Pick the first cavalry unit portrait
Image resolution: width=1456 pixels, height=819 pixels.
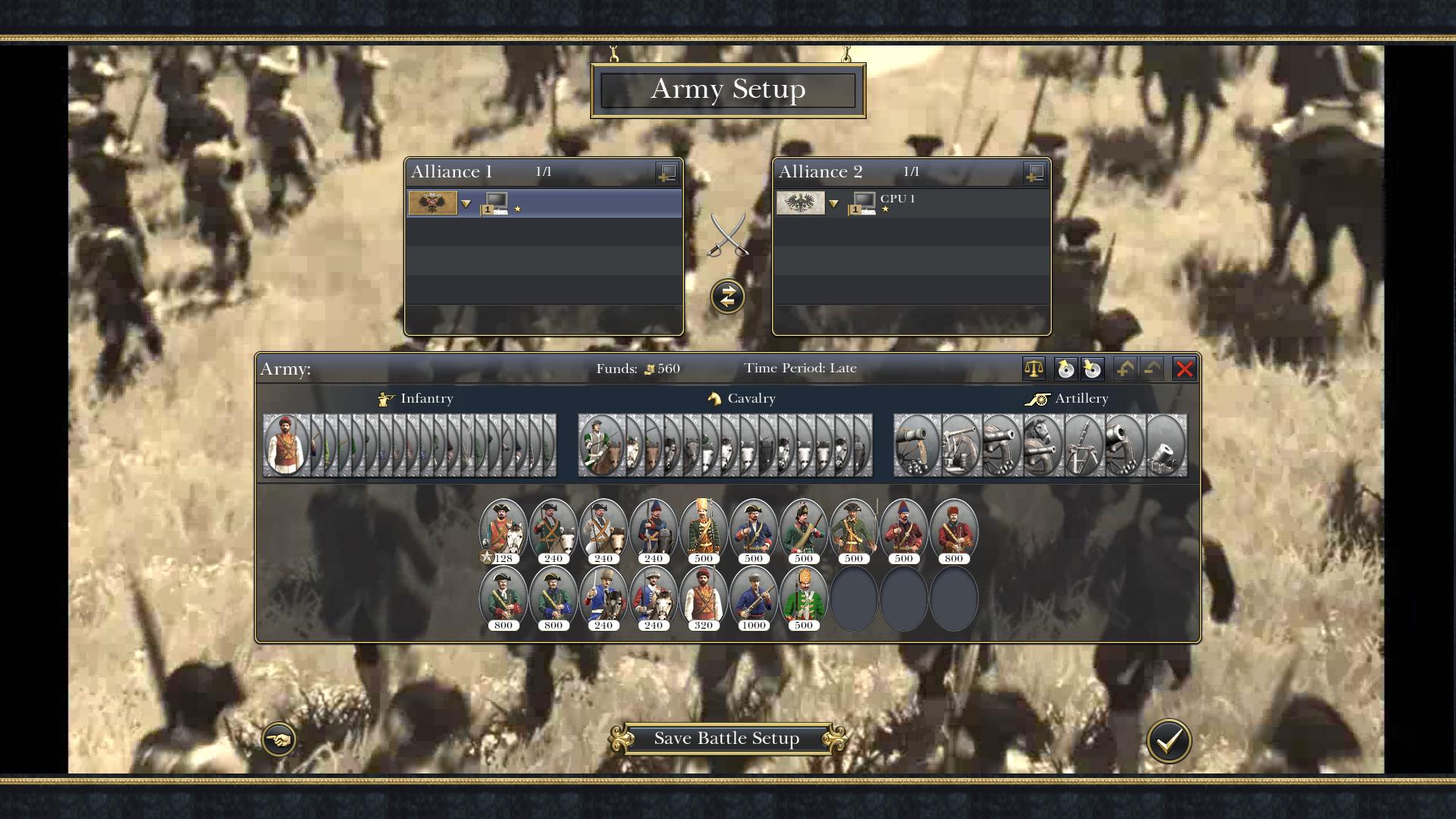601,445
